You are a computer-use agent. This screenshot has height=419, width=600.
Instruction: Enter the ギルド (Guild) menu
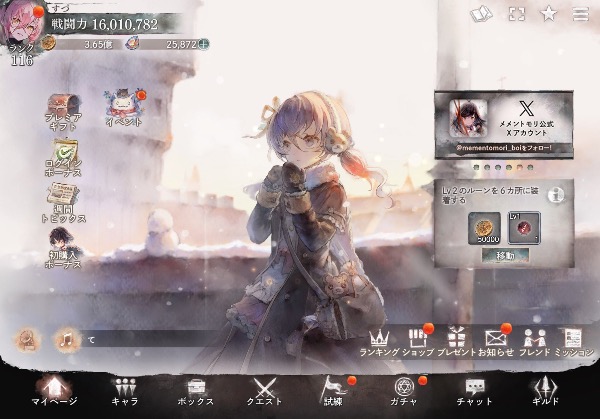[545, 392]
